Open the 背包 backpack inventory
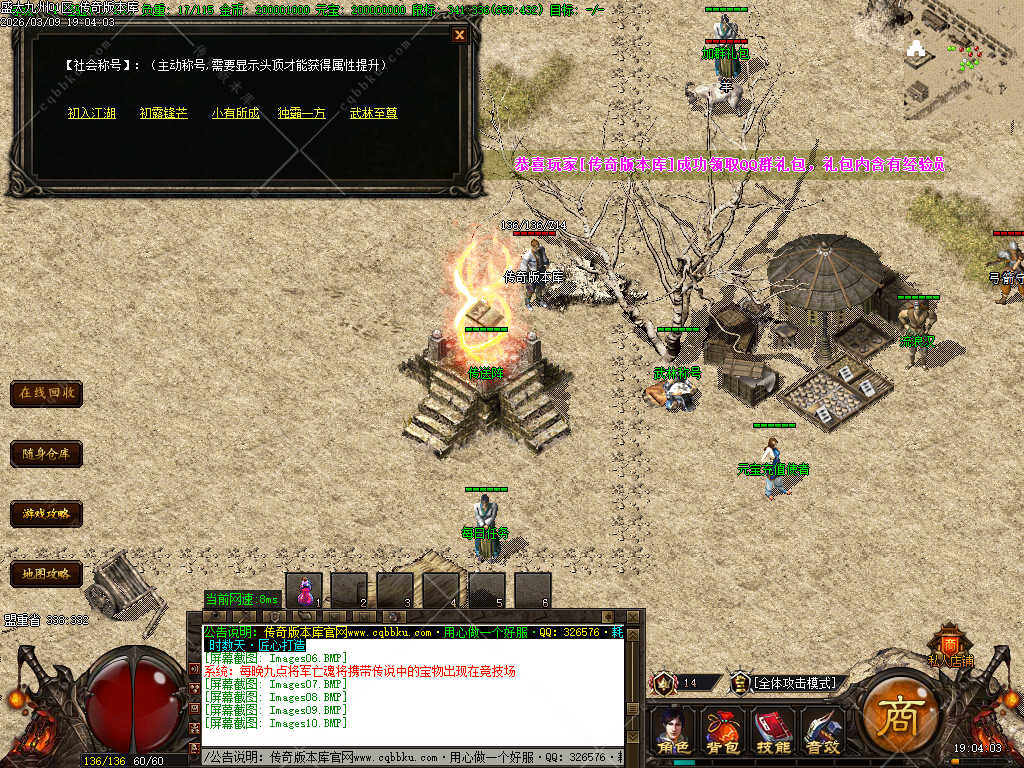Viewport: 1024px width, 768px height. [721, 730]
